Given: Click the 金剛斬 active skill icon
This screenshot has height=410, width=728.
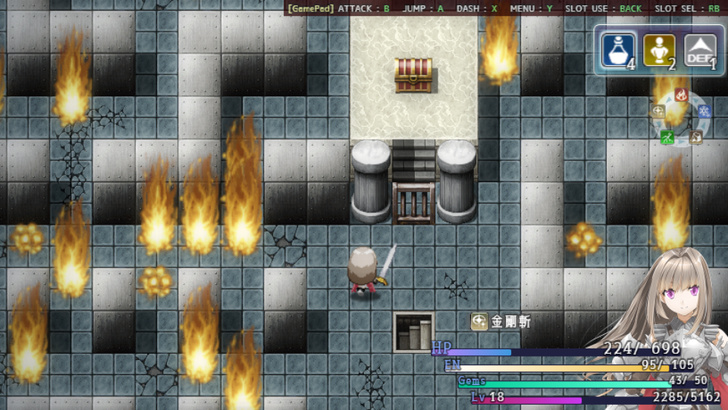Looking at the screenshot, I should (479, 322).
